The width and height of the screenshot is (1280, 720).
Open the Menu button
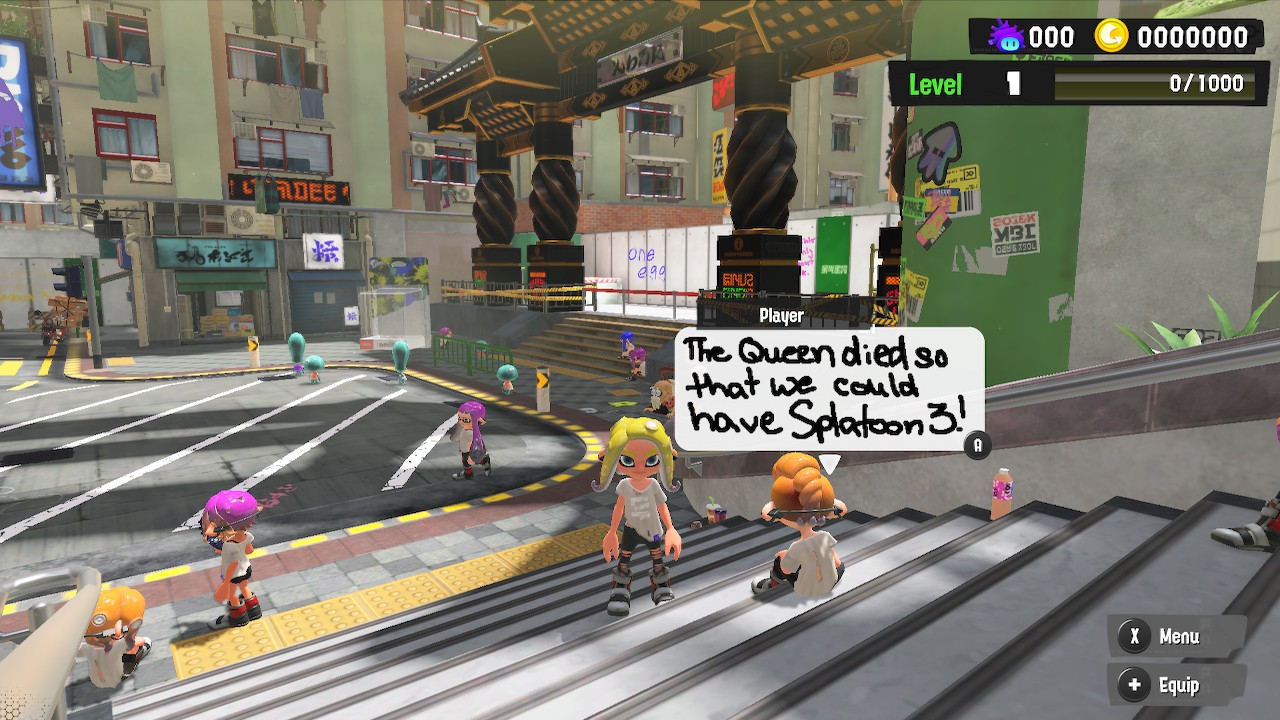1180,636
